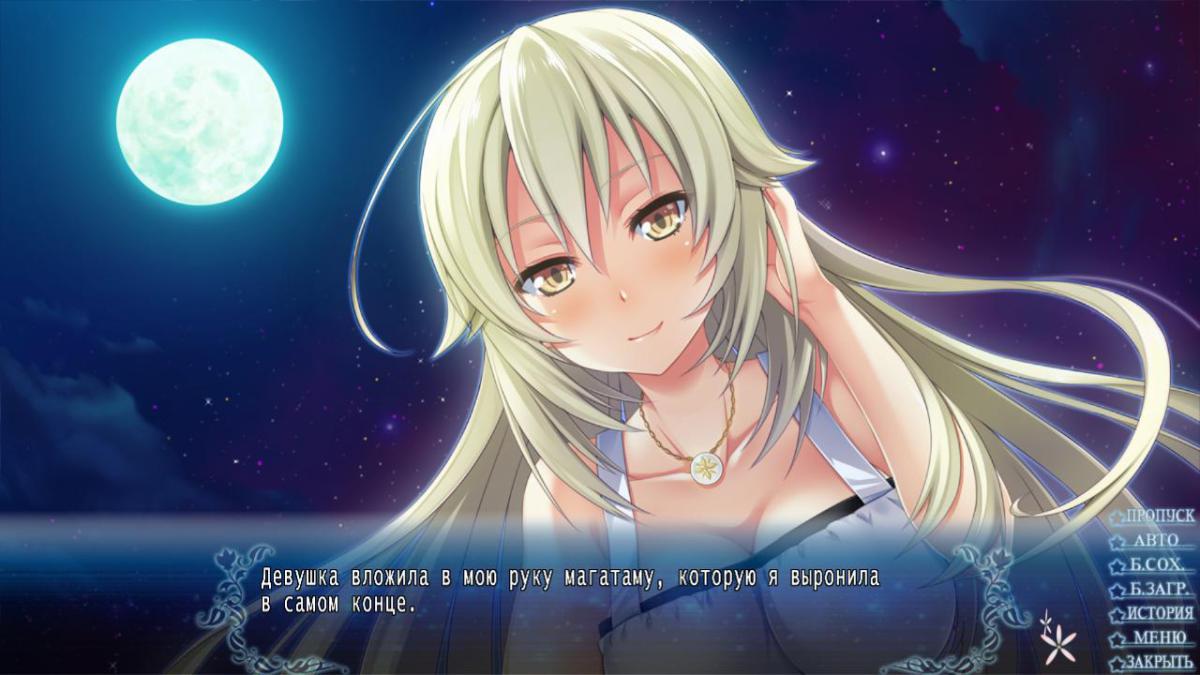Turn on АВТО auto-read mode

coord(1157,540)
